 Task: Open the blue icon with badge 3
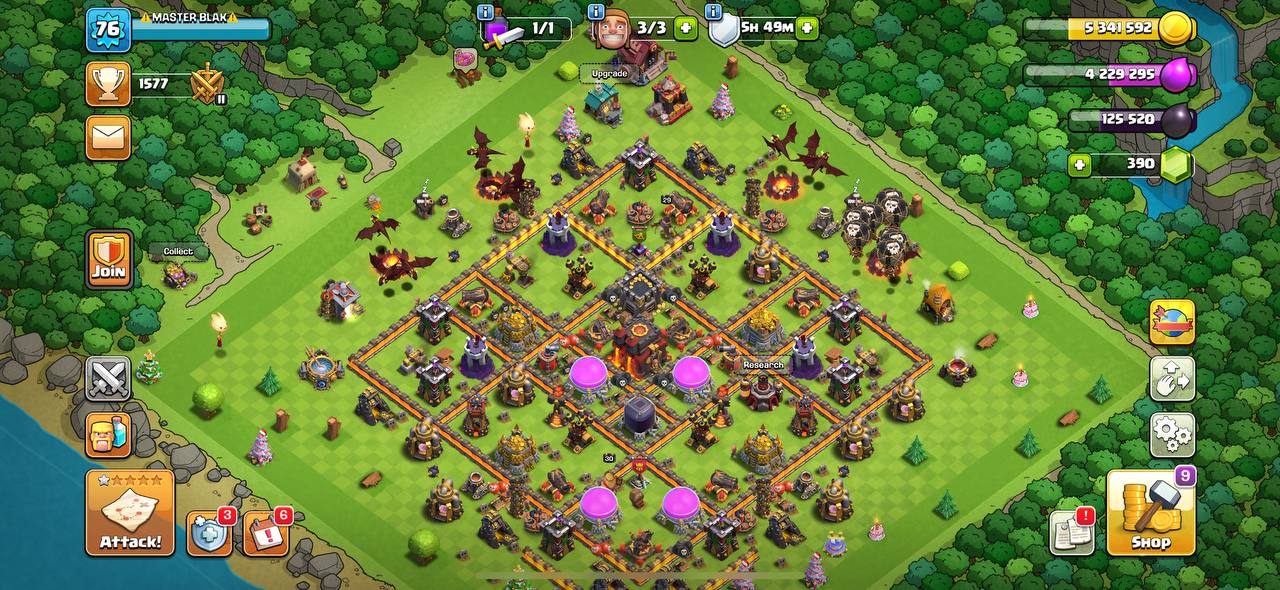tap(209, 535)
